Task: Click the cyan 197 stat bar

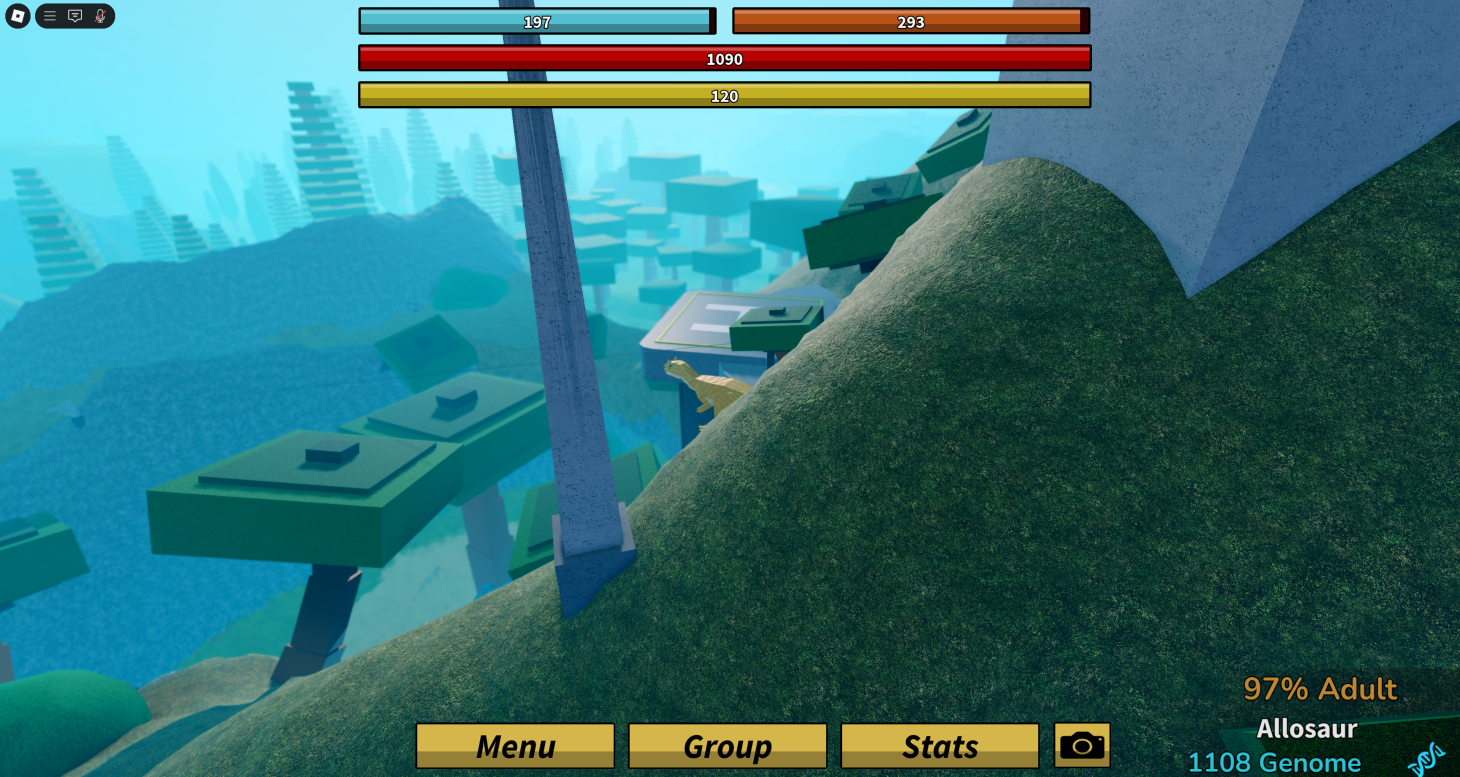Action: [x=536, y=20]
